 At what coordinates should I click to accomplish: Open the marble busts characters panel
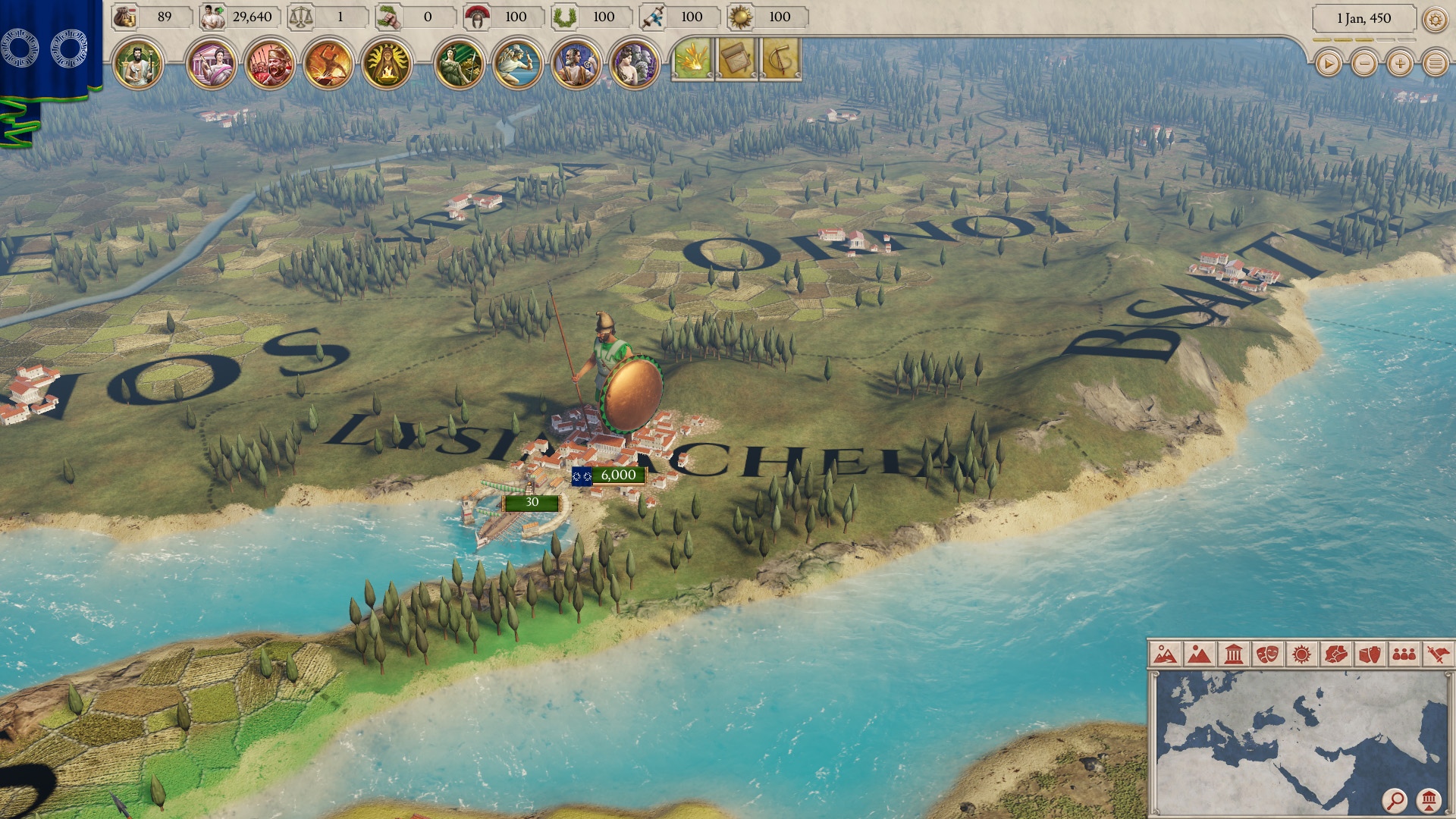tap(635, 64)
